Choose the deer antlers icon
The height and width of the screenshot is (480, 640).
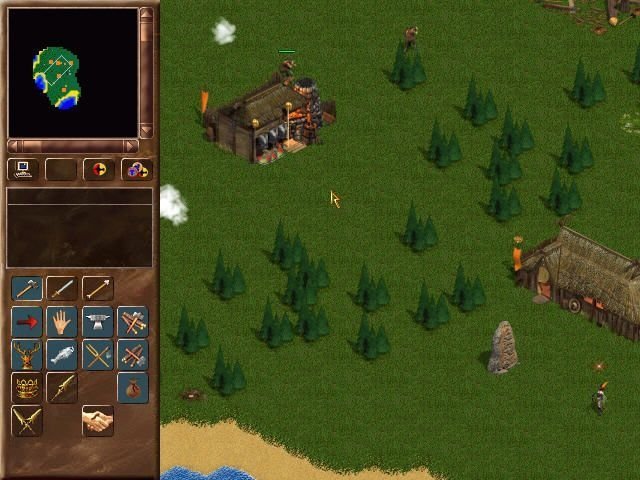(x=27, y=354)
